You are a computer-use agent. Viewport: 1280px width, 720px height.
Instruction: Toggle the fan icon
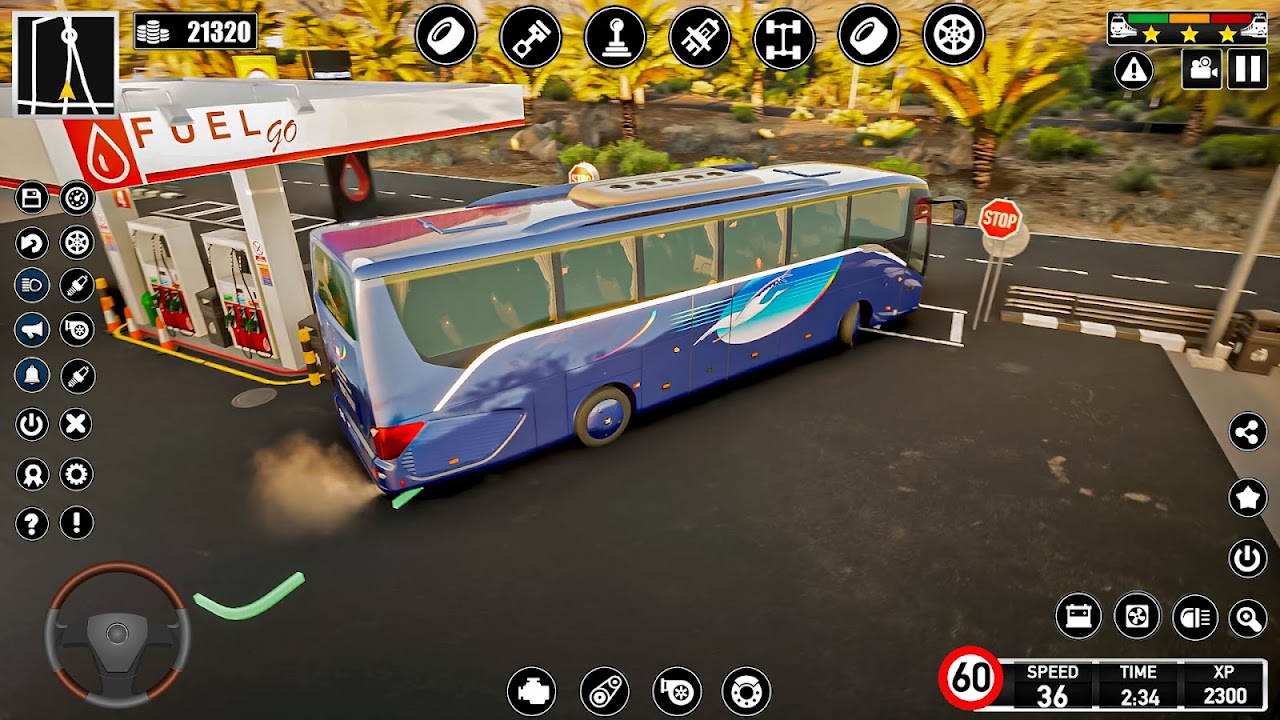[x=1137, y=616]
